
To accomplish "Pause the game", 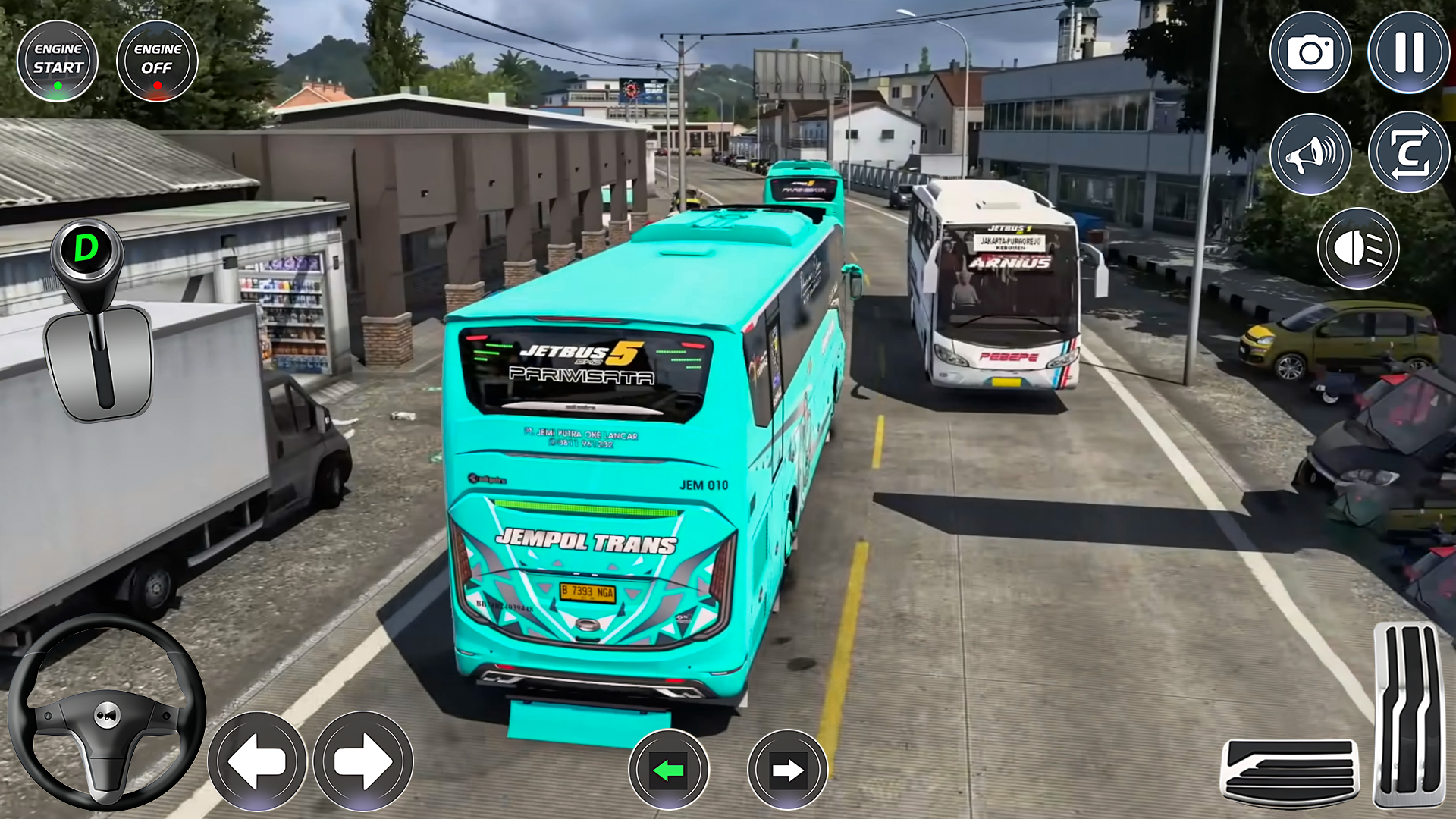I will (x=1407, y=52).
